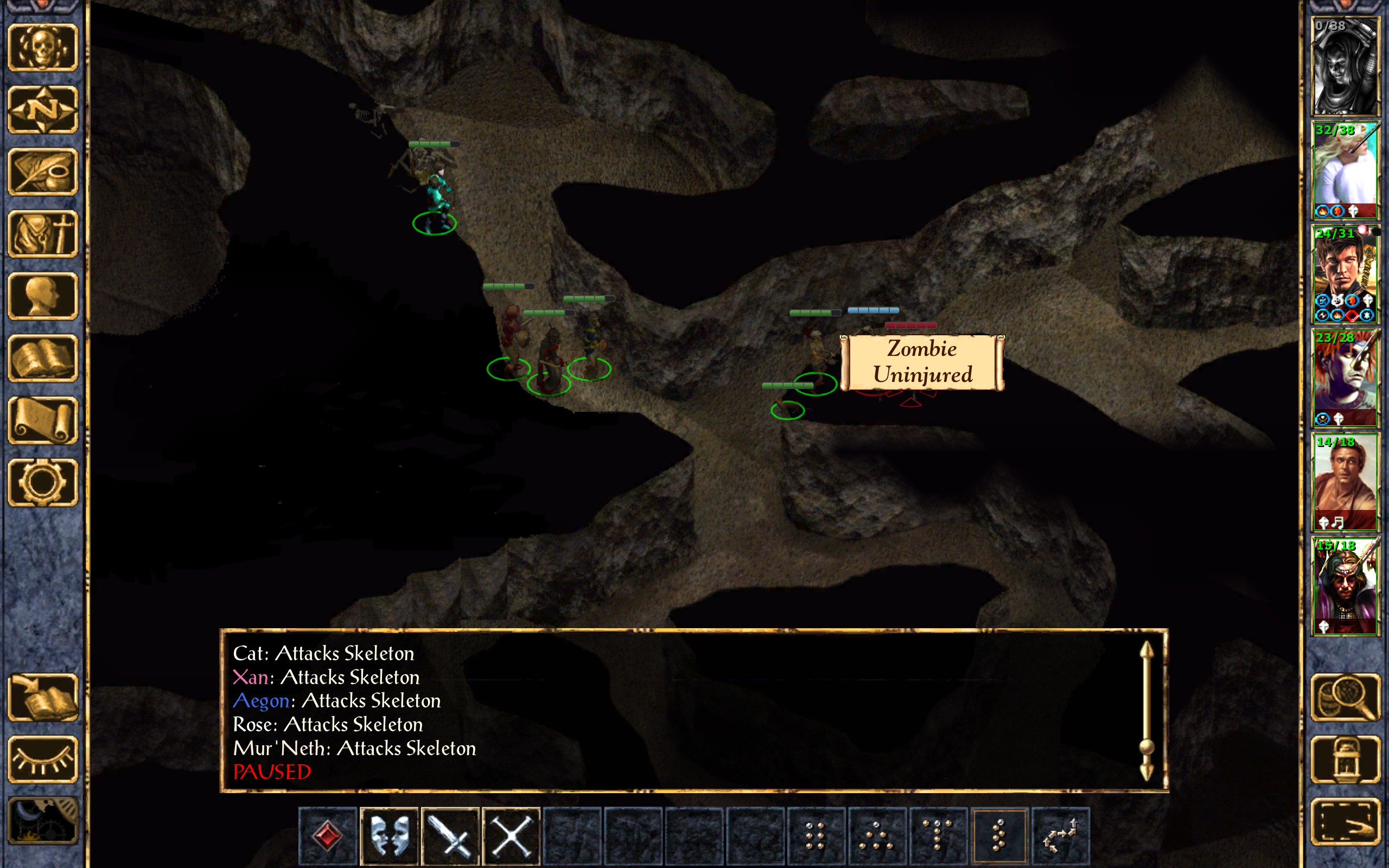Quick save using the arrow and book icon
Screen dimensions: 1389x868
pos(43,697)
